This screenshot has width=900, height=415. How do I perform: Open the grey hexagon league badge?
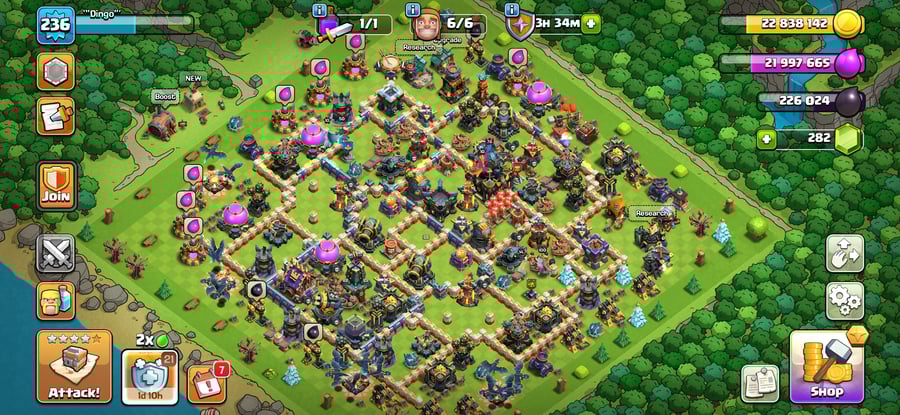click(x=56, y=71)
